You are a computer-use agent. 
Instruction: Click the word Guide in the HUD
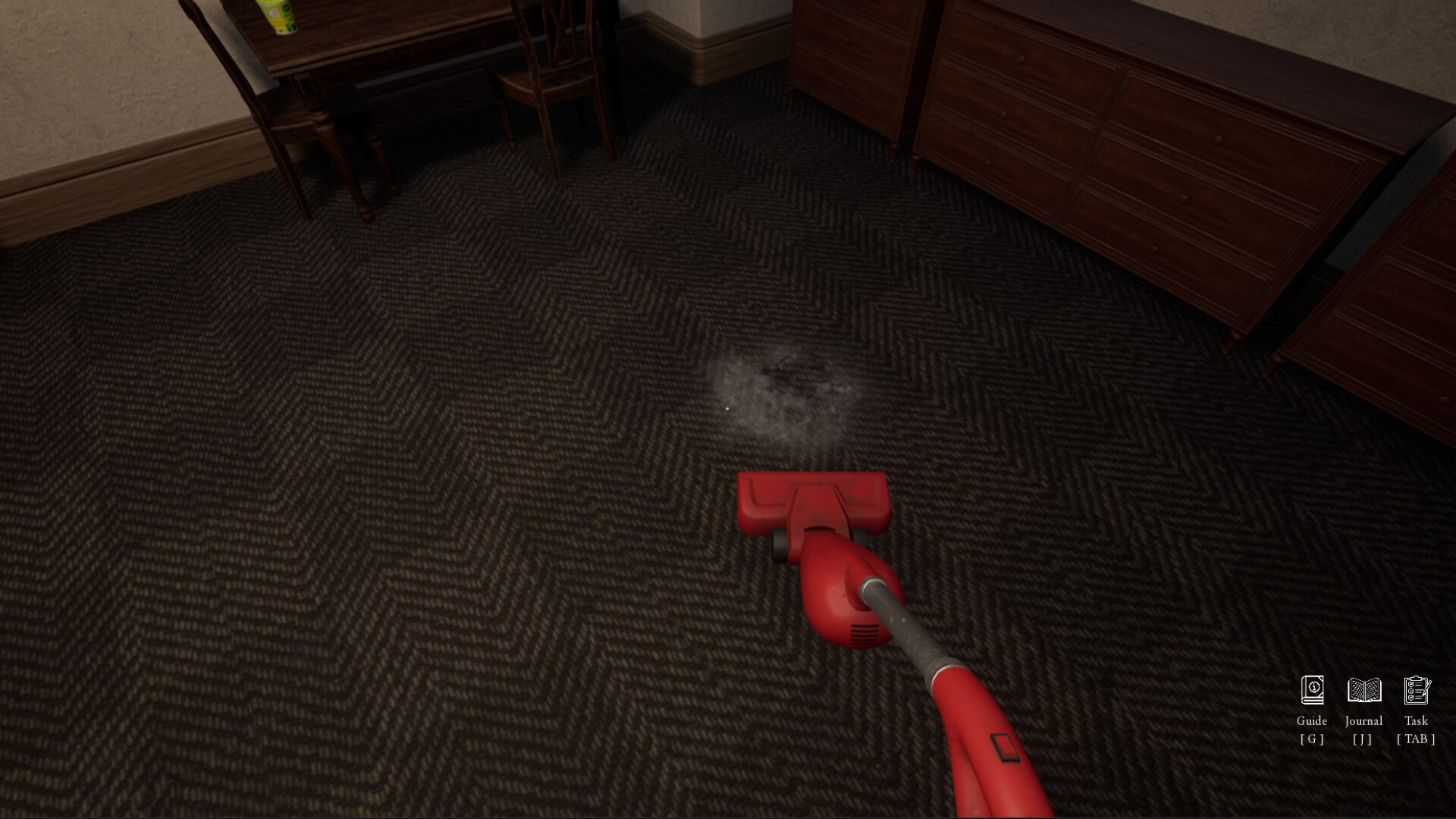tap(1311, 721)
